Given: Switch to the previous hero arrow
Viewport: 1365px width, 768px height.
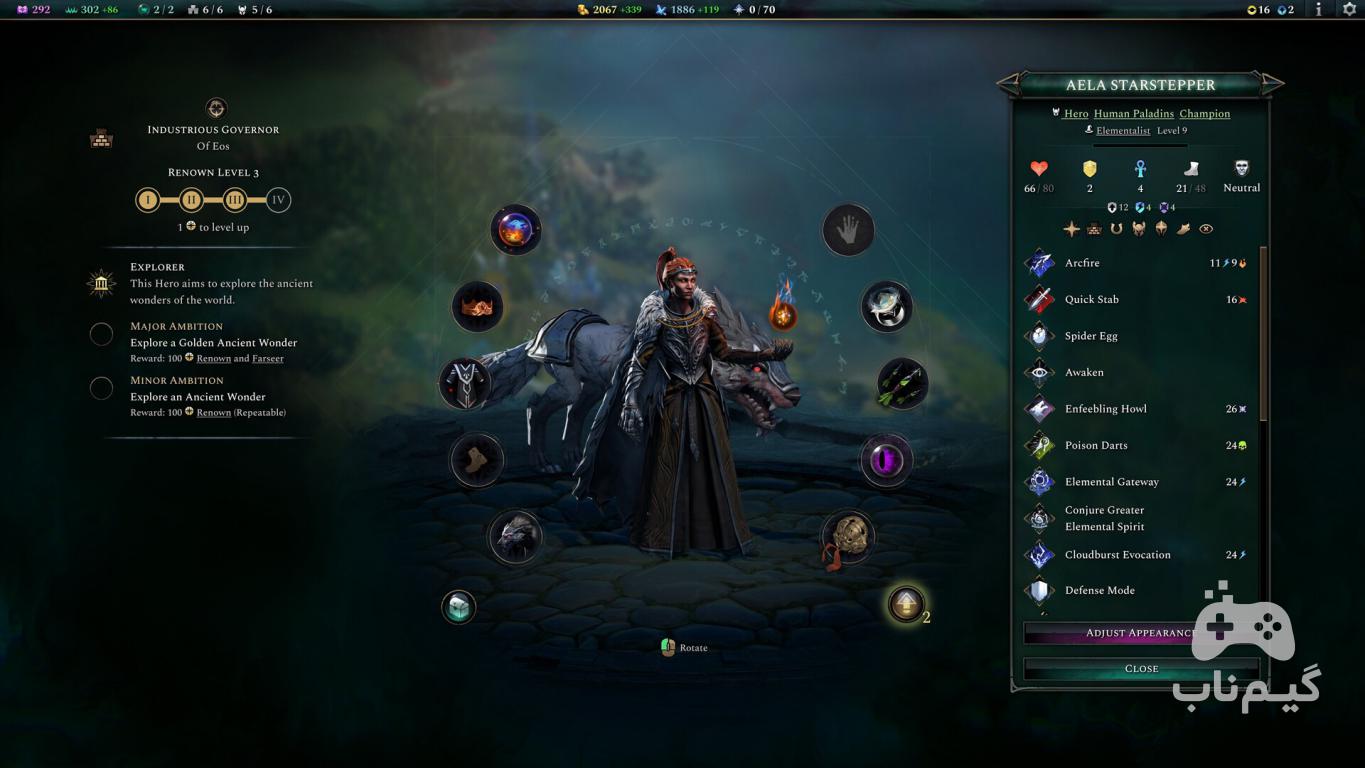Looking at the screenshot, I should tap(1009, 83).
